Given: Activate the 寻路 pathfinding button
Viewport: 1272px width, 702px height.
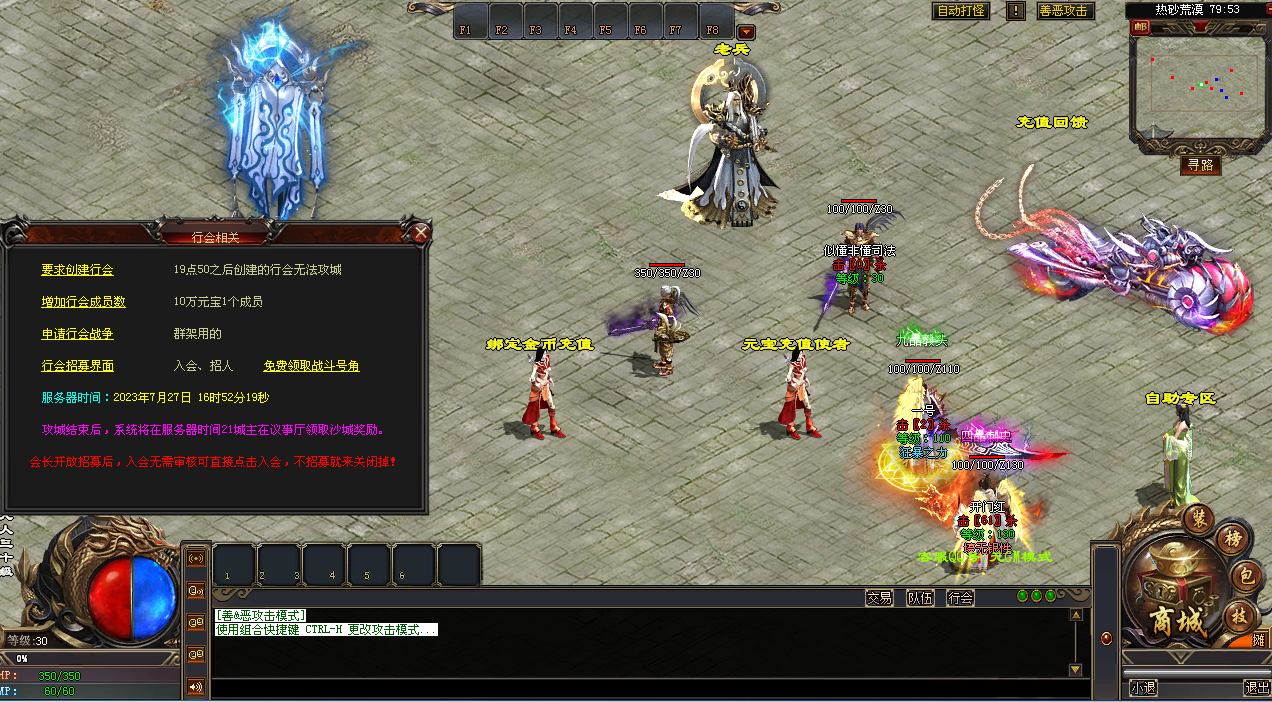Looking at the screenshot, I should [x=1200, y=165].
